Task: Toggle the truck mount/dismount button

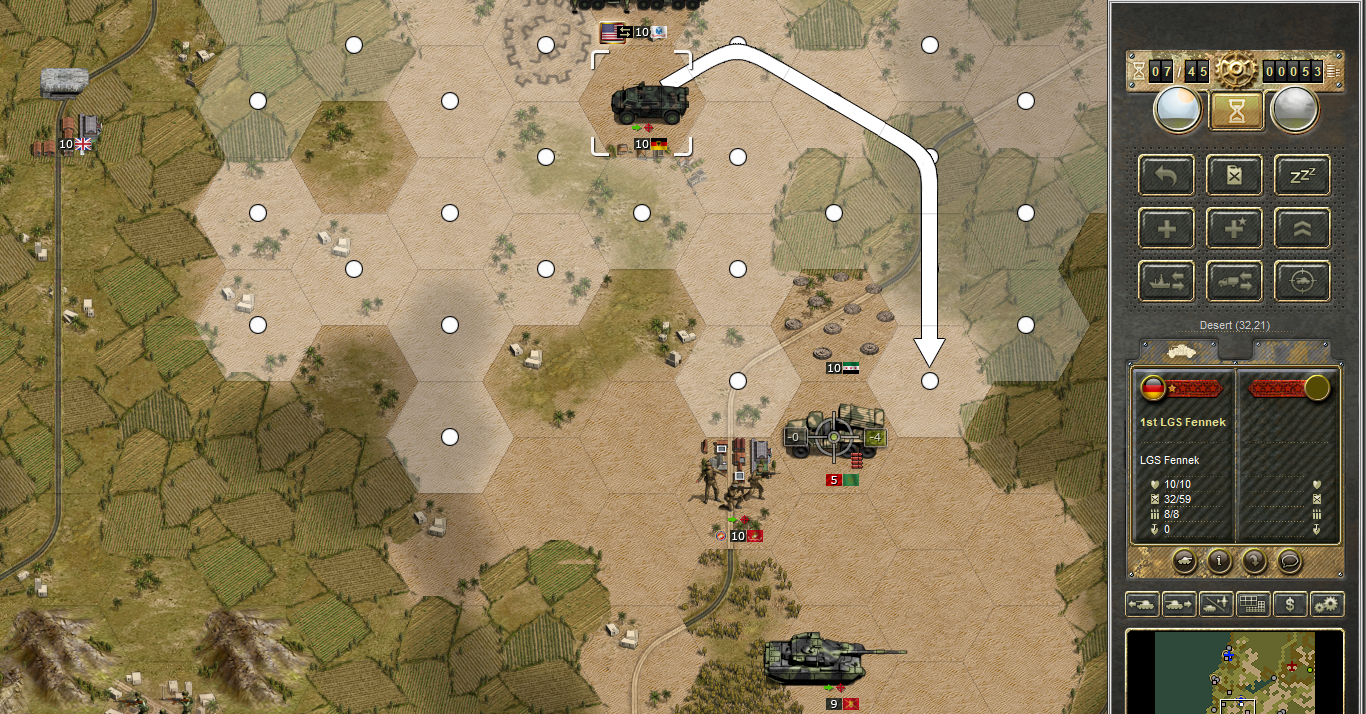Action: click(1234, 282)
